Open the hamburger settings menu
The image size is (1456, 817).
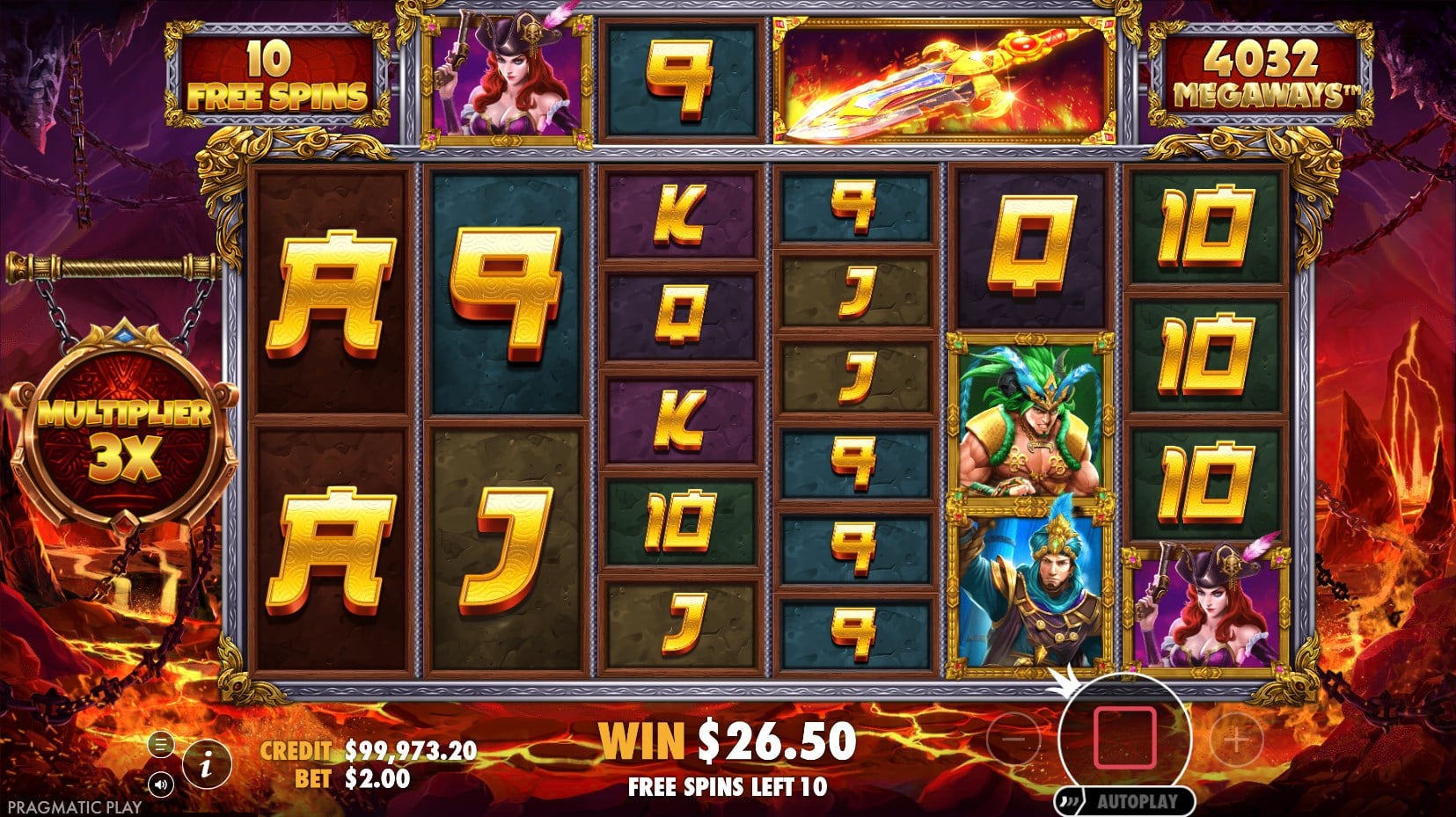[x=160, y=745]
